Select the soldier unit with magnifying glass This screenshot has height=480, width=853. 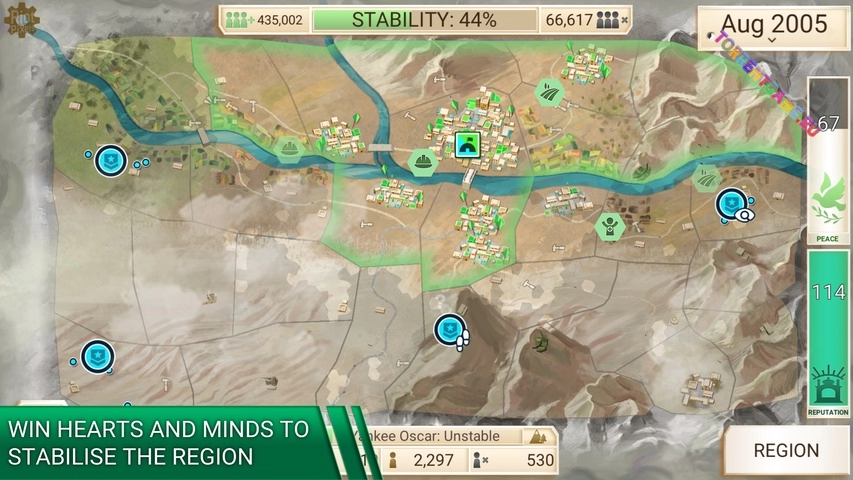coord(732,203)
